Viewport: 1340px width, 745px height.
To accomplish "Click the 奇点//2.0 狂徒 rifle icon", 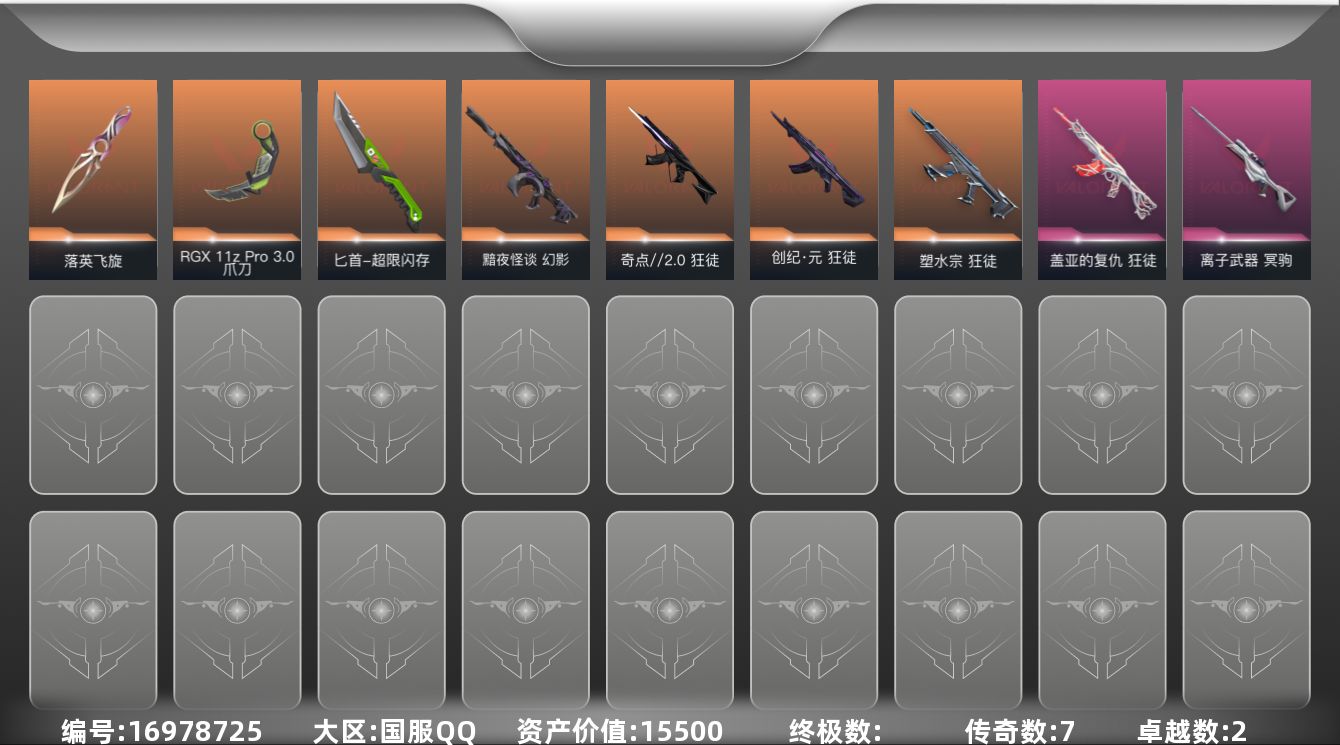I will point(669,160).
